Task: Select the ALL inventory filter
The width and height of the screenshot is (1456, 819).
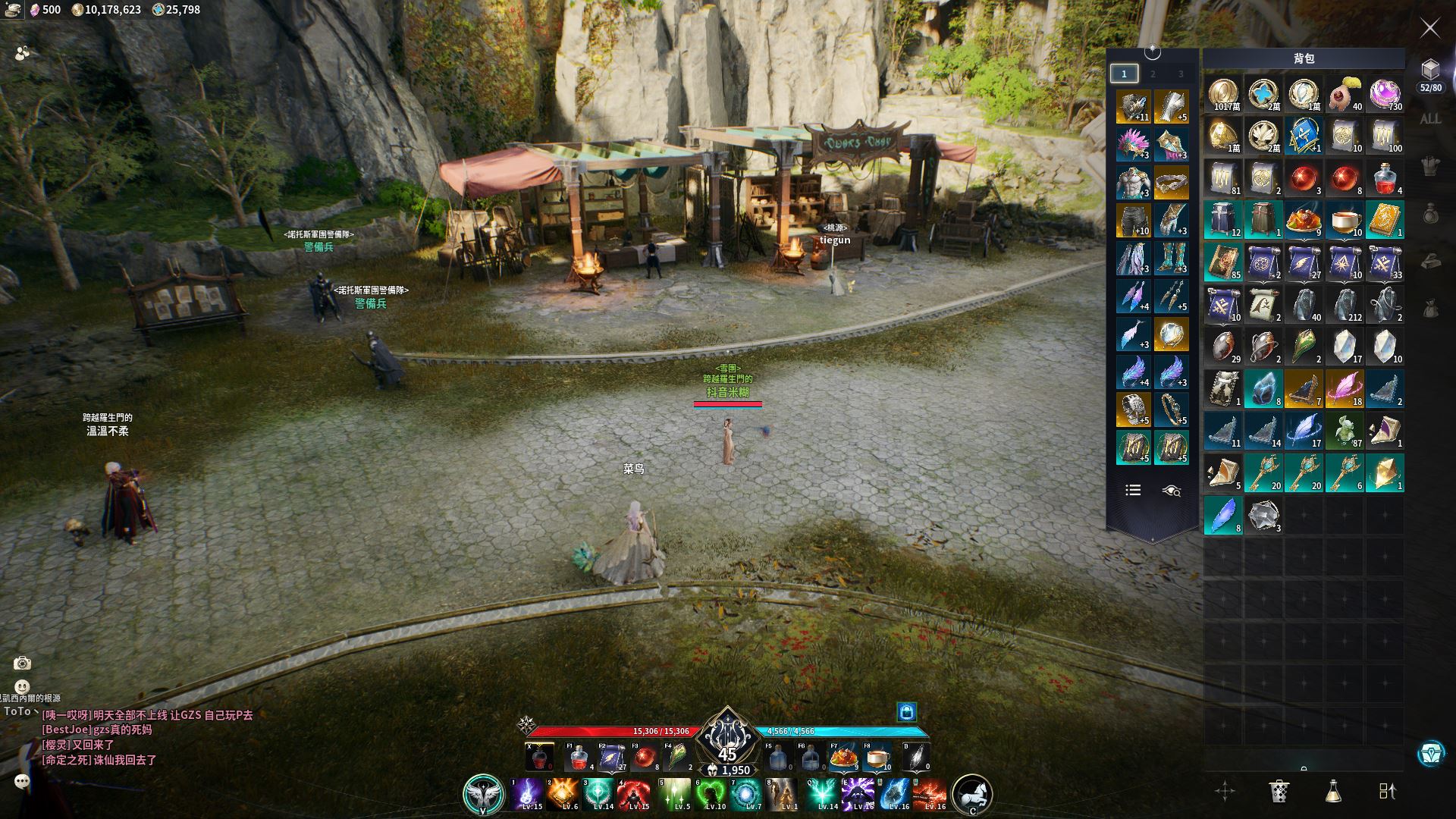Action: (x=1430, y=119)
